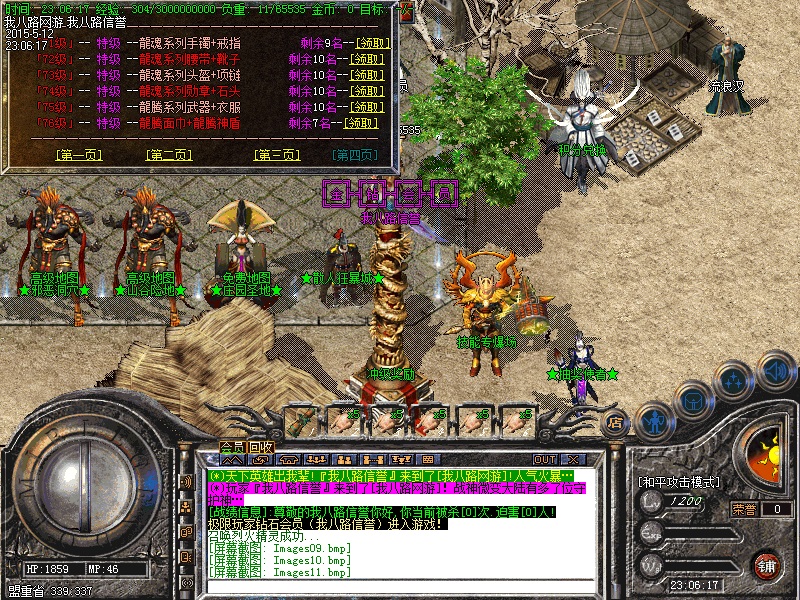Click the red 铺 stall button
This screenshot has width=800, height=600.
coord(766,567)
